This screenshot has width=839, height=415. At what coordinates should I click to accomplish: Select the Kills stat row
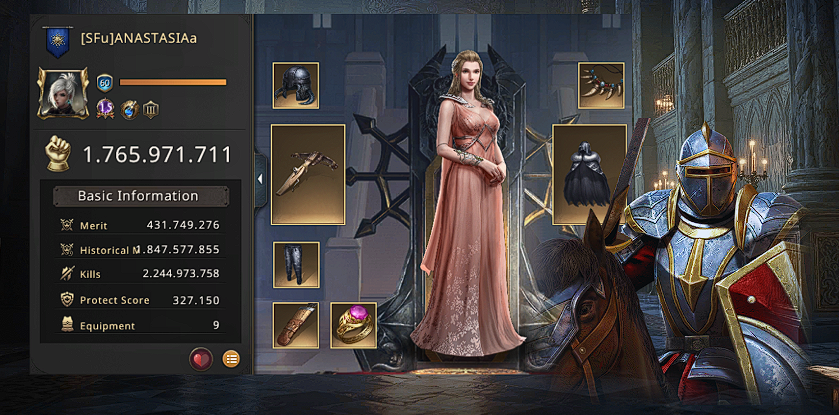139,274
